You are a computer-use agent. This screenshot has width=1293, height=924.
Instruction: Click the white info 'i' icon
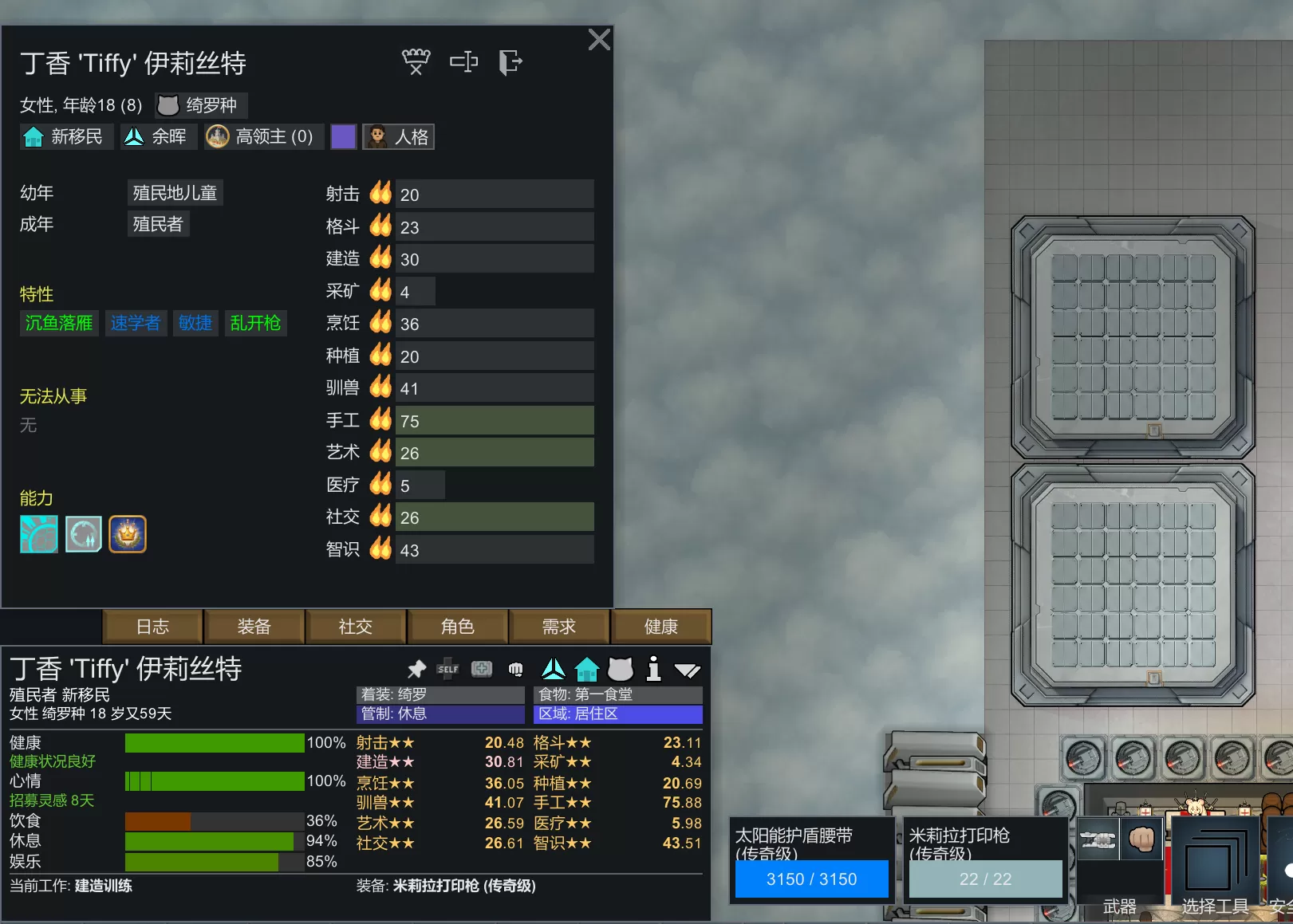point(653,669)
